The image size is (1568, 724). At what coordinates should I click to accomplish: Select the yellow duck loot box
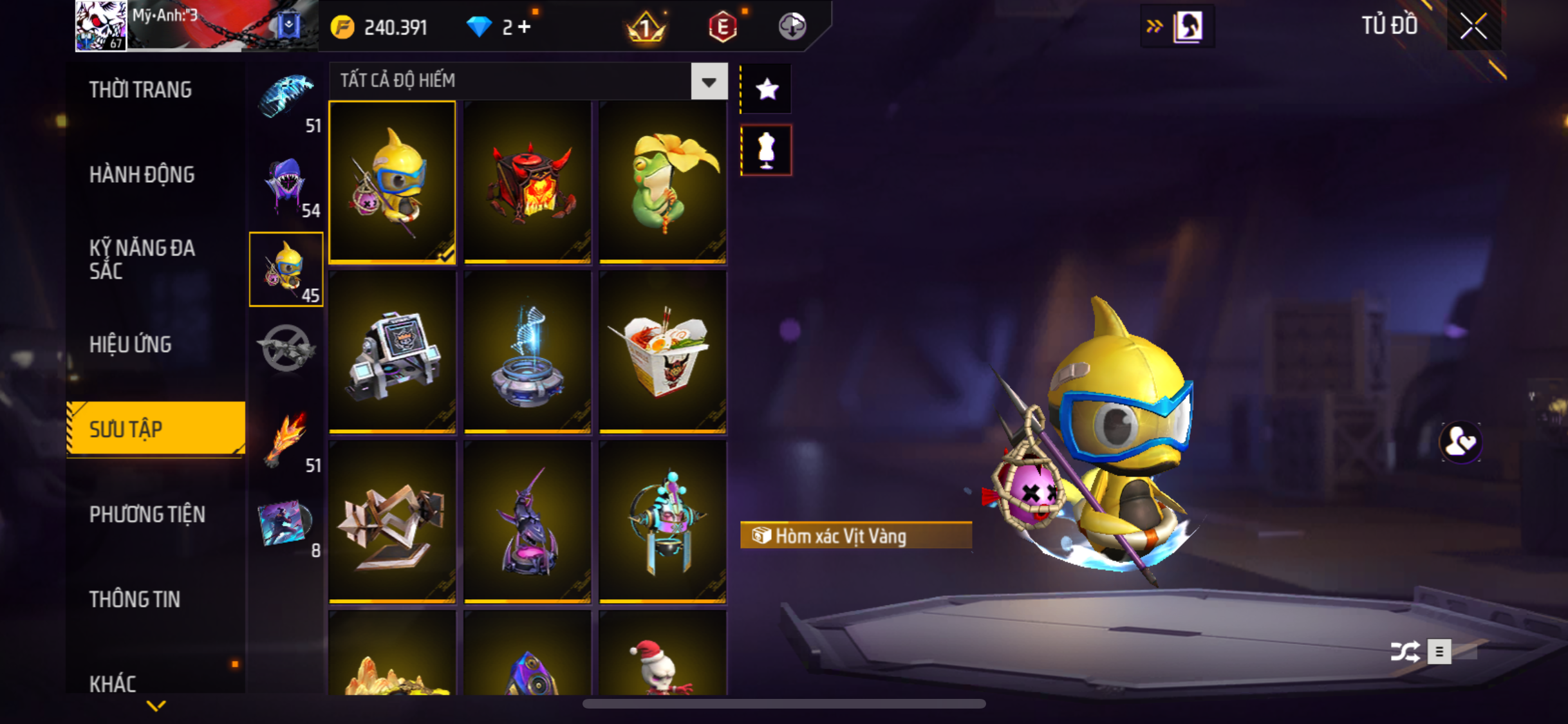point(392,181)
